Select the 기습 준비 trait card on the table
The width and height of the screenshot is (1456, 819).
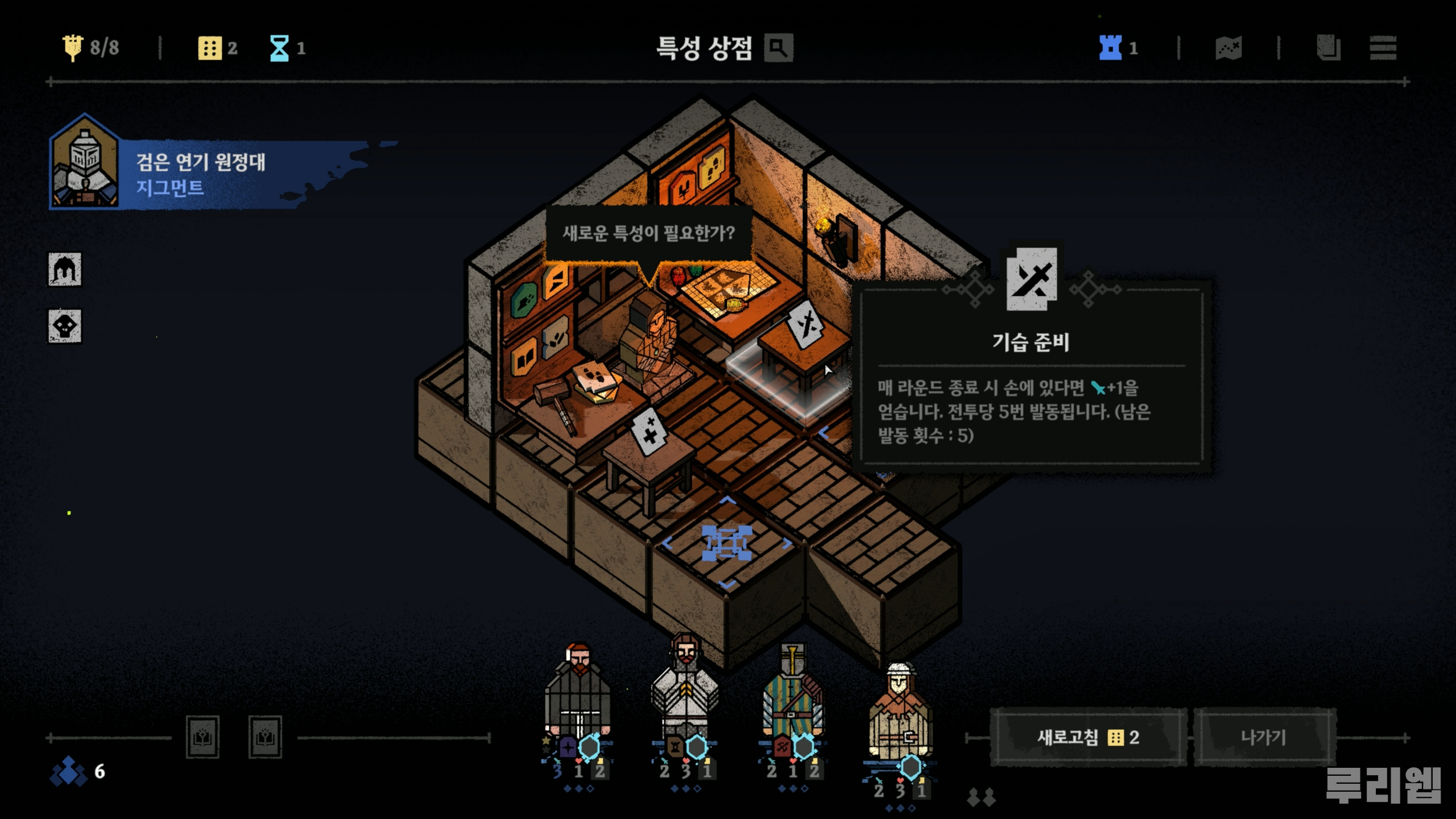tap(806, 325)
